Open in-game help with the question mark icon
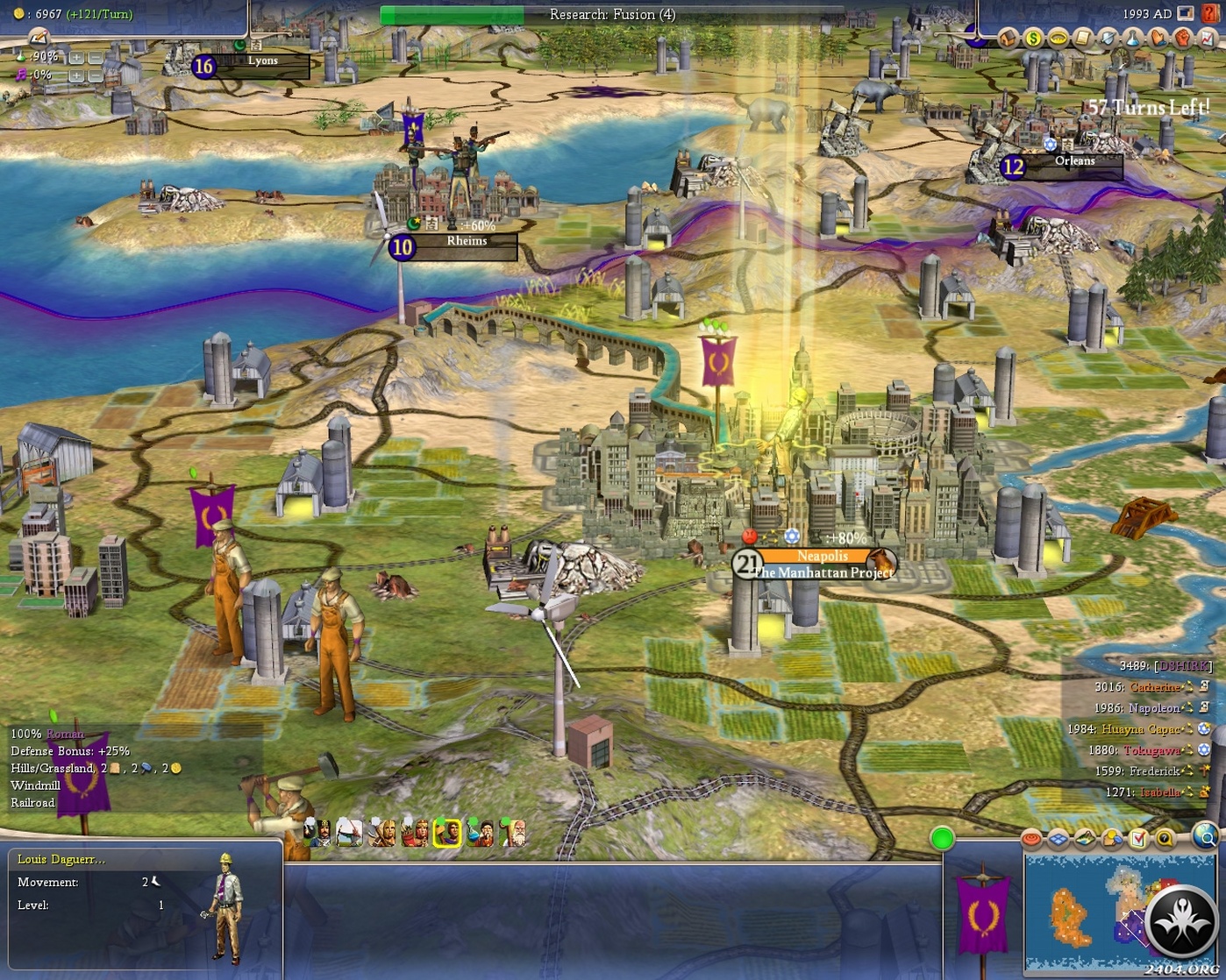 pos(1165,839)
